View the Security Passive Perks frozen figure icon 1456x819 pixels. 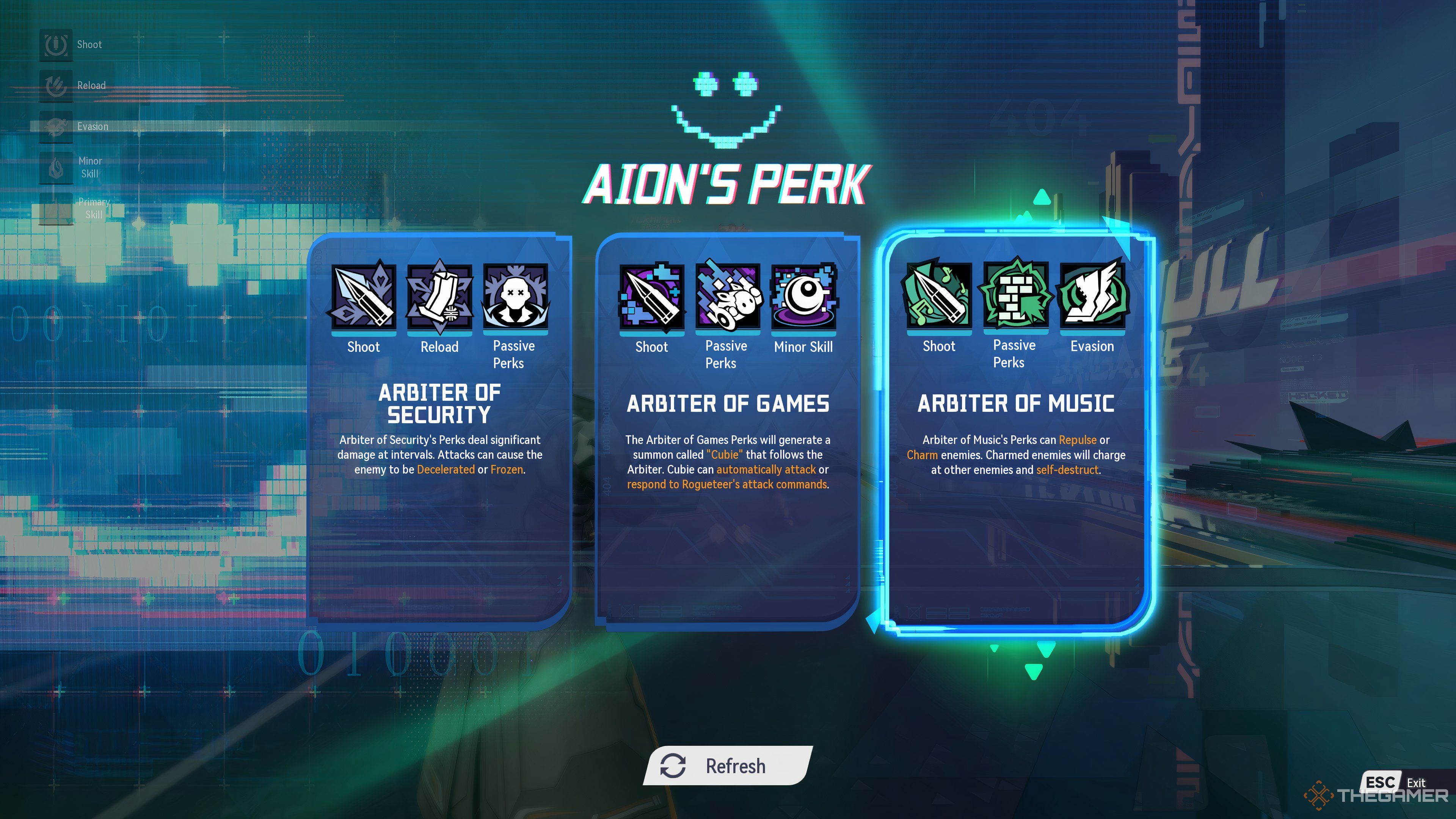pos(515,296)
